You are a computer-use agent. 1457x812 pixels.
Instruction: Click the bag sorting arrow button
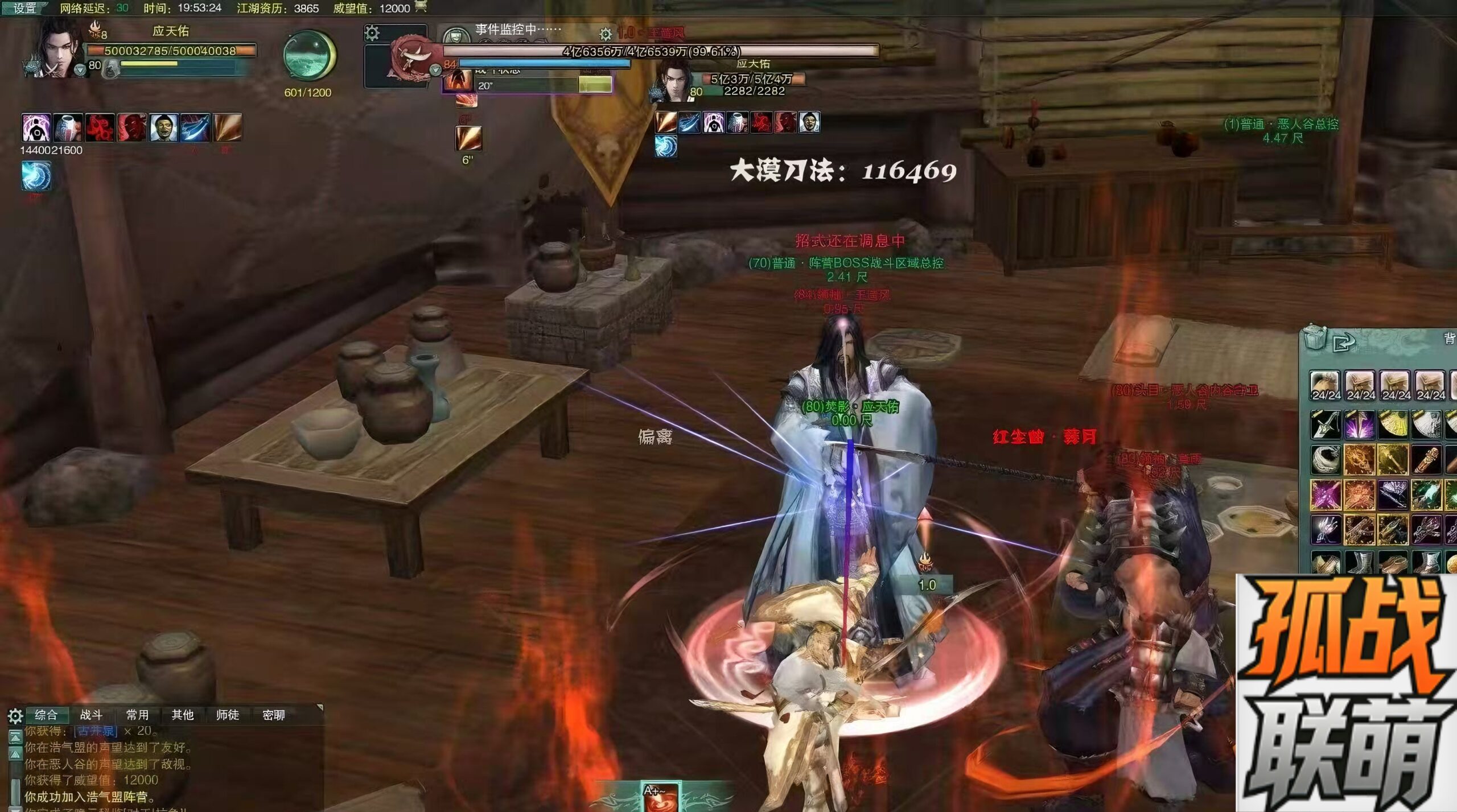(x=1344, y=342)
